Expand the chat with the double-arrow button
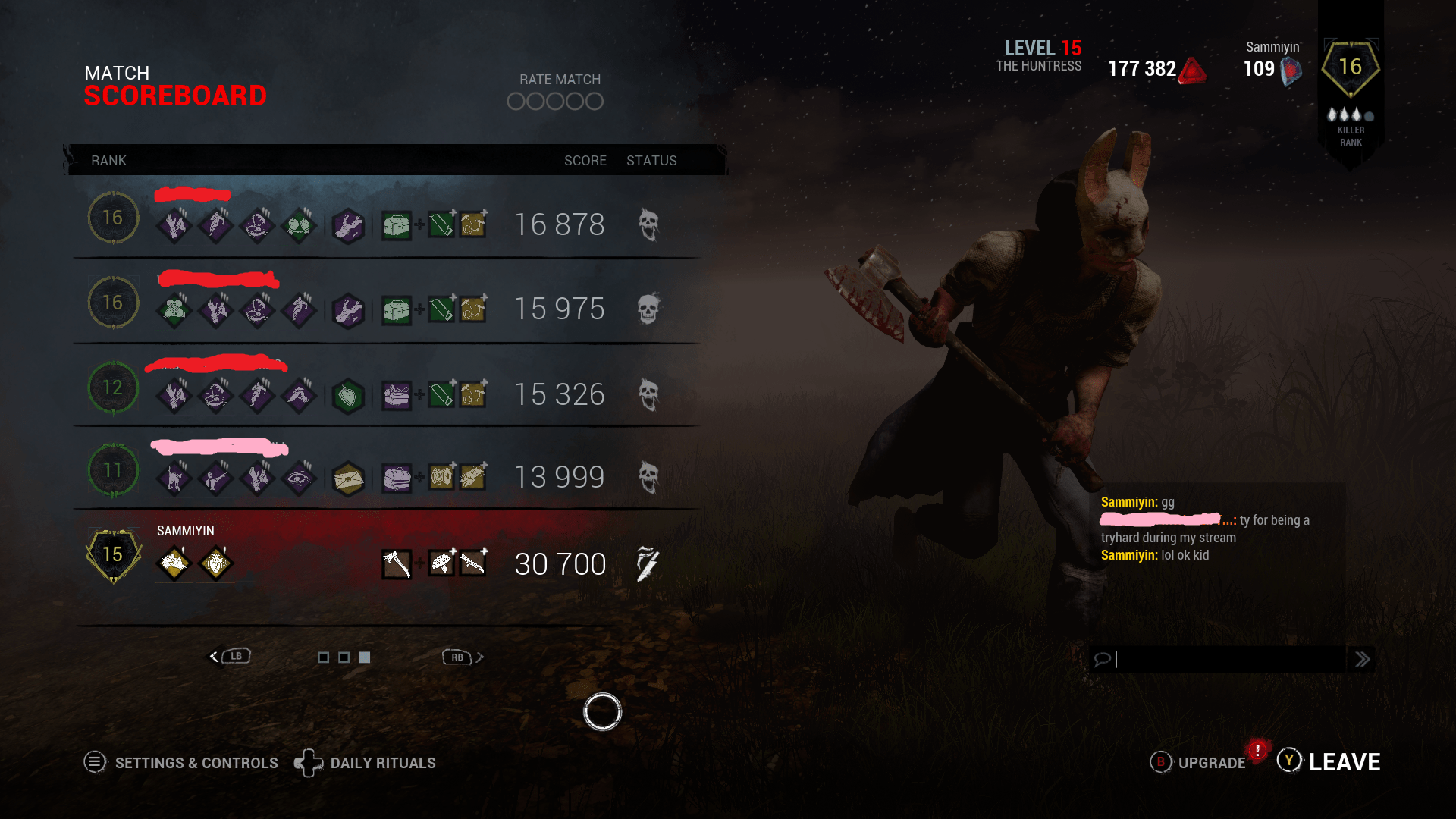 pos(1363,659)
